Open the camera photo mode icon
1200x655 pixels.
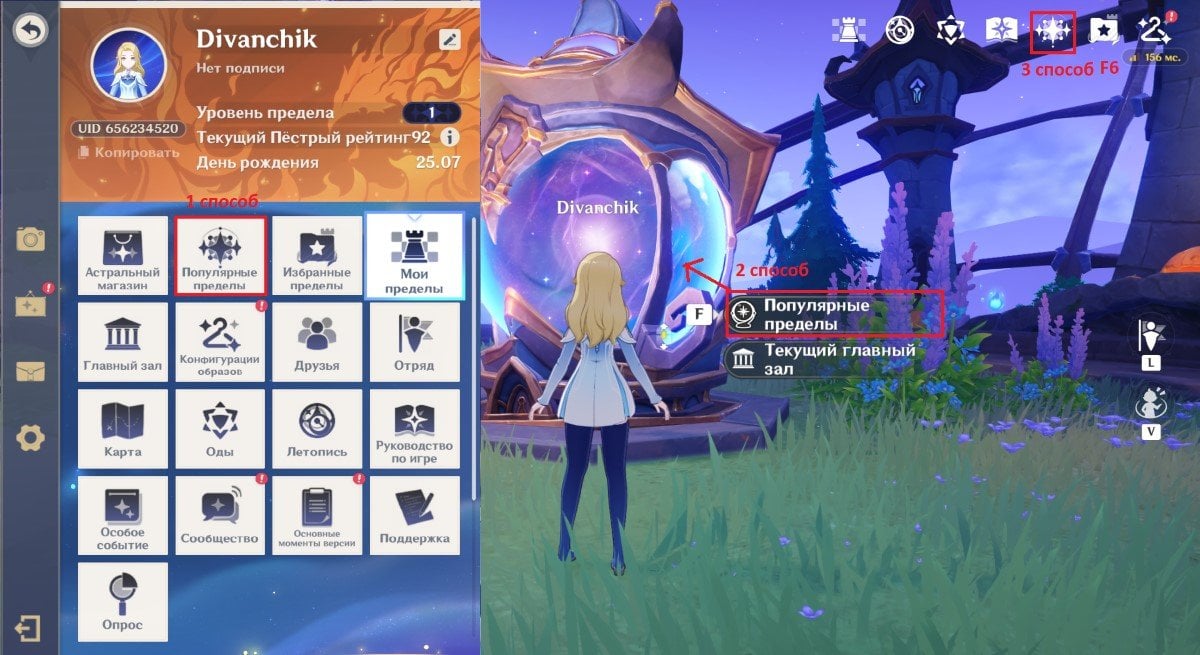click(30, 239)
